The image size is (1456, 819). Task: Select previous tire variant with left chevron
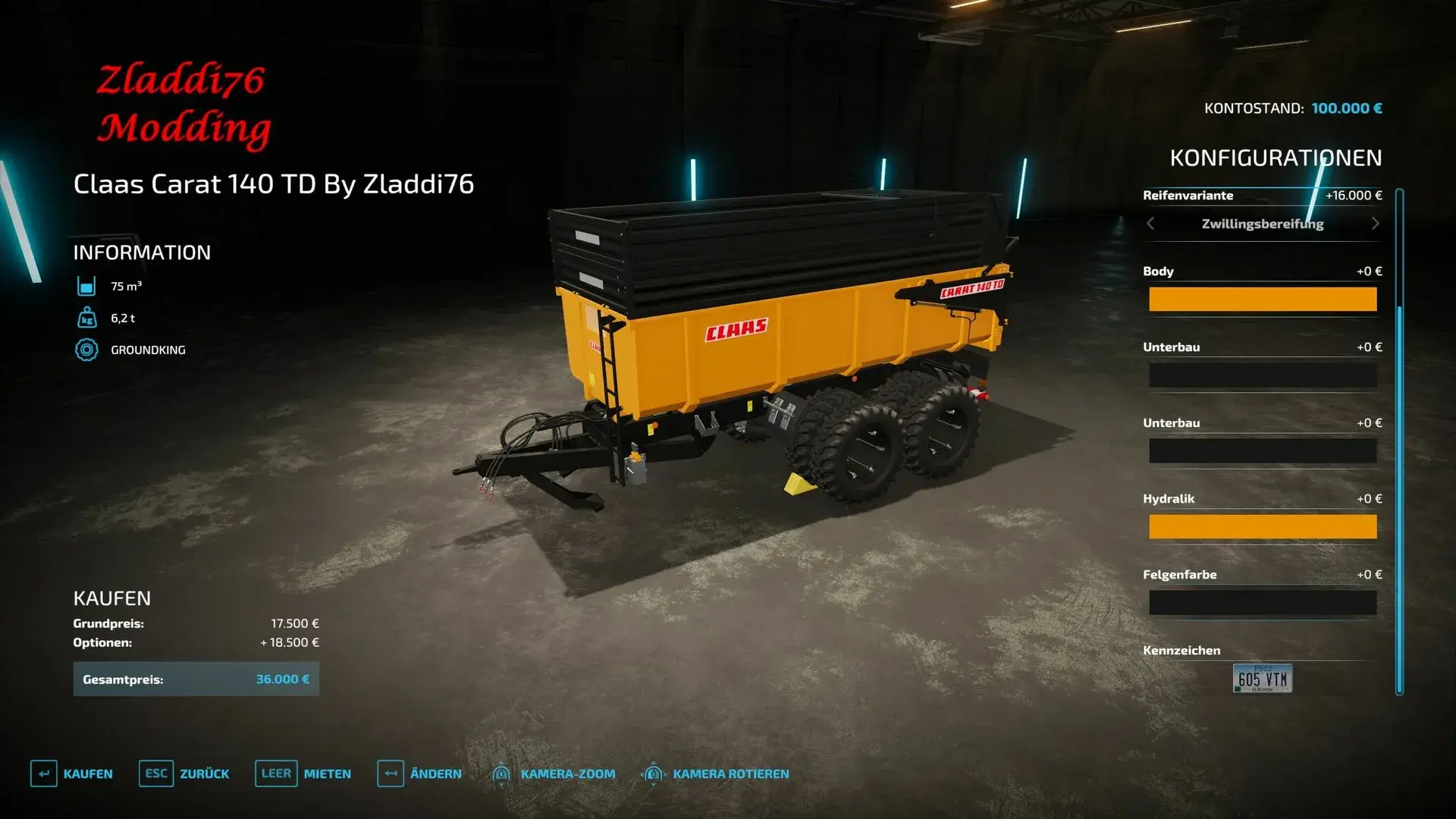coord(1149,224)
